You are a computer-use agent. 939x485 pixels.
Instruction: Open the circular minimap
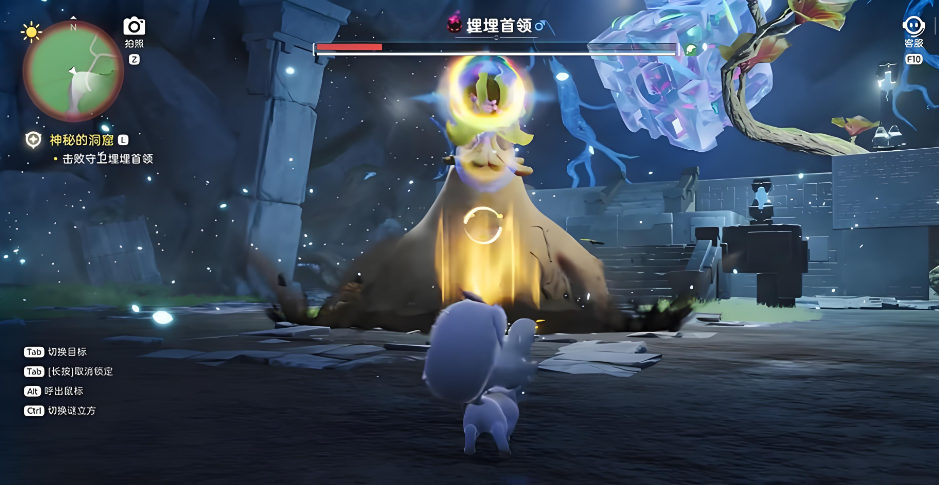[x=73, y=72]
